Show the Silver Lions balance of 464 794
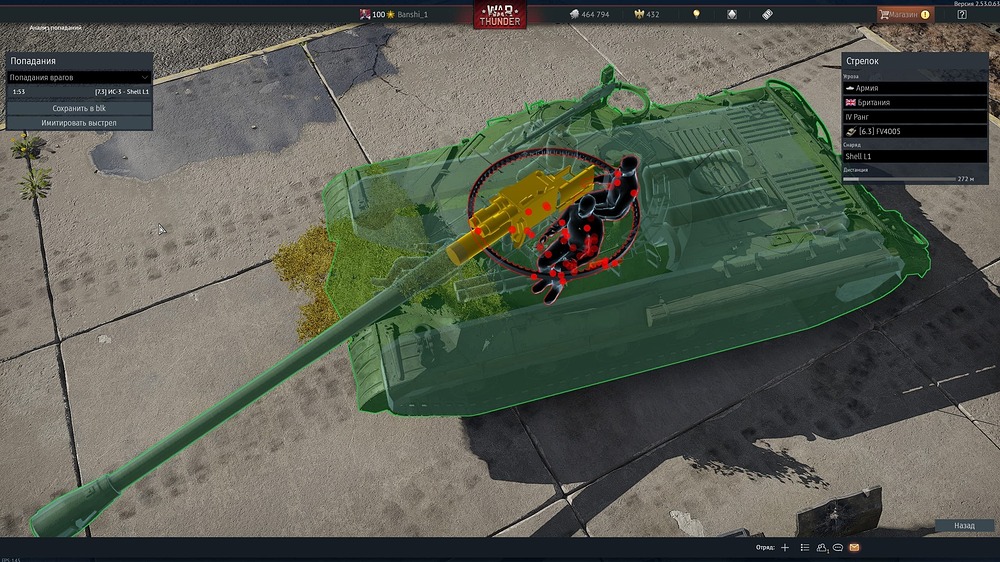Viewport: 1000px width, 562px height. [x=588, y=15]
